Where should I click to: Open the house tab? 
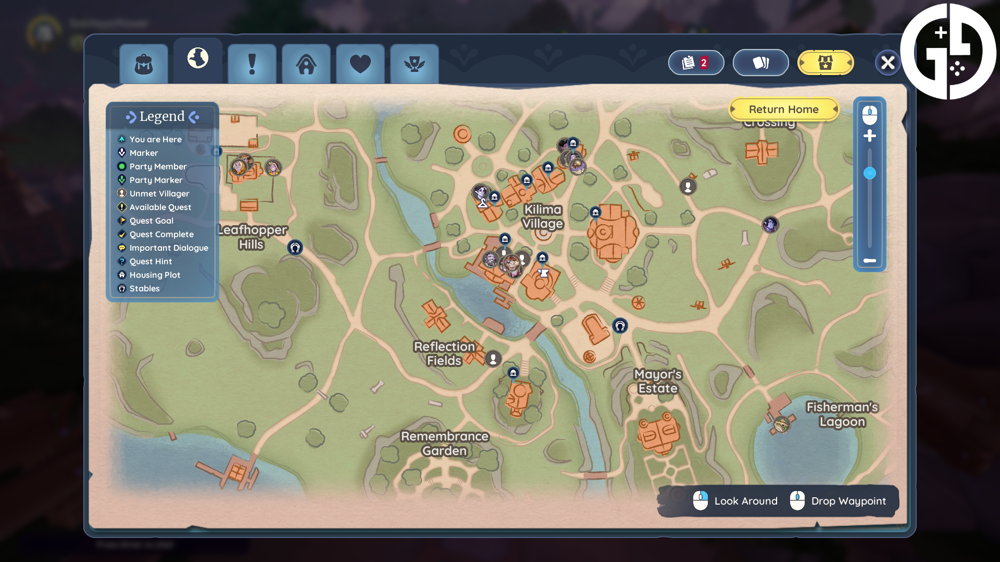306,65
